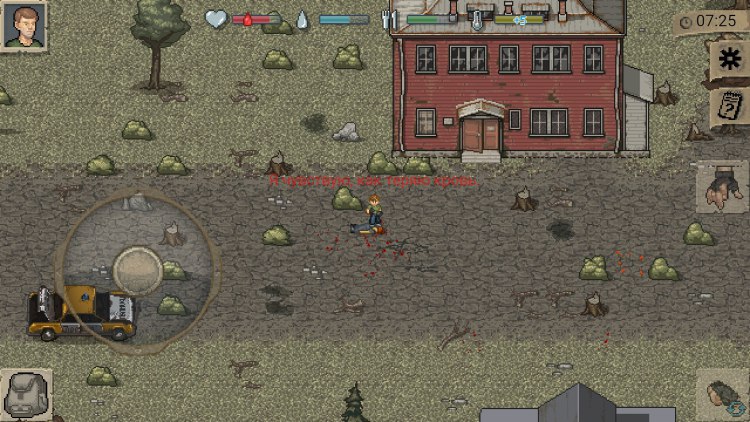Open the character portrait panel
This screenshot has width=750, height=422.
click(x=24, y=26)
